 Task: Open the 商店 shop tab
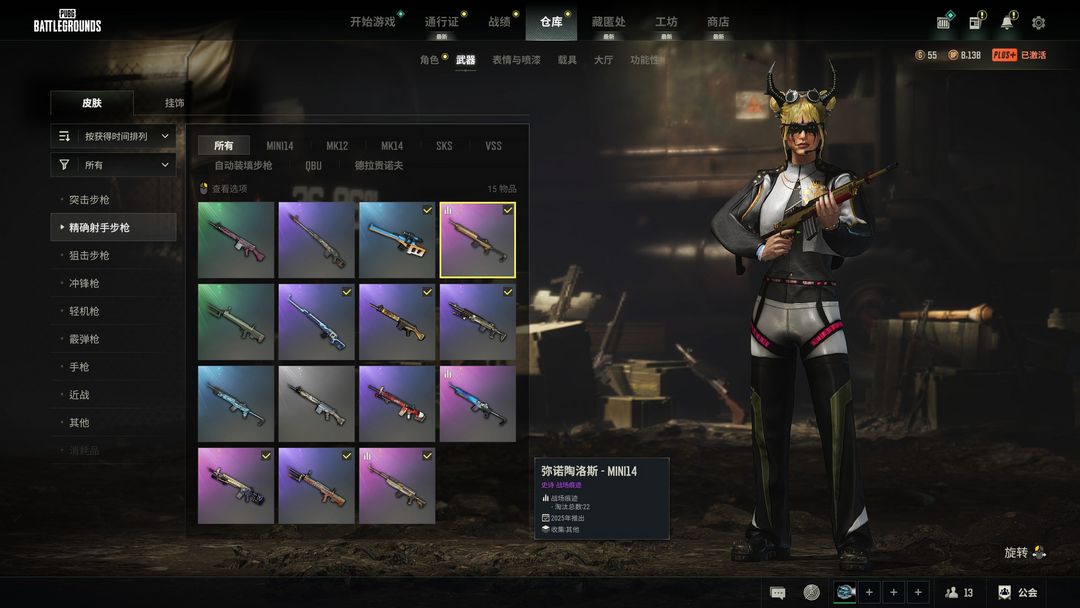(718, 22)
